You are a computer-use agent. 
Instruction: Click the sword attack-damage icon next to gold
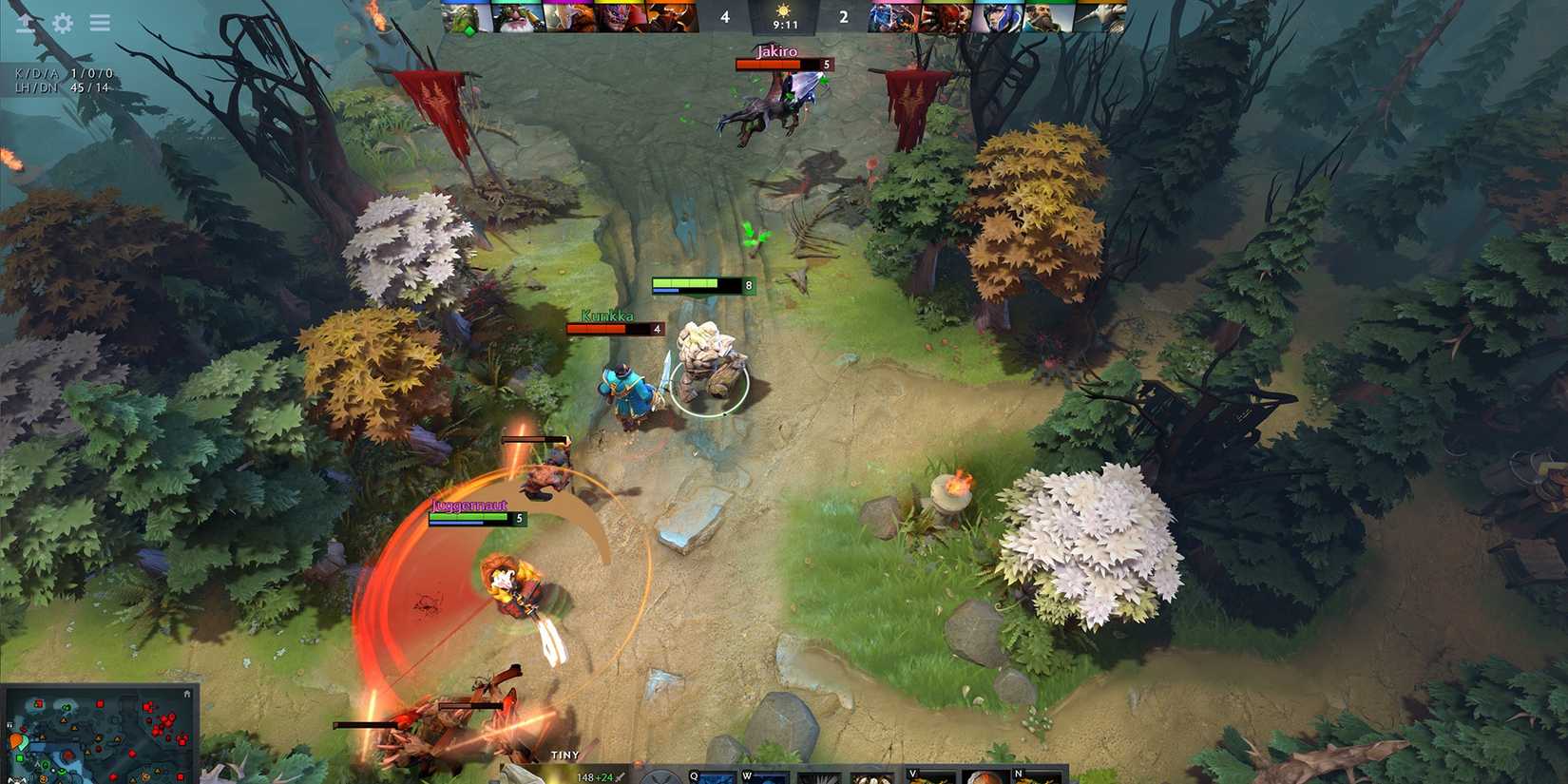pos(618,776)
